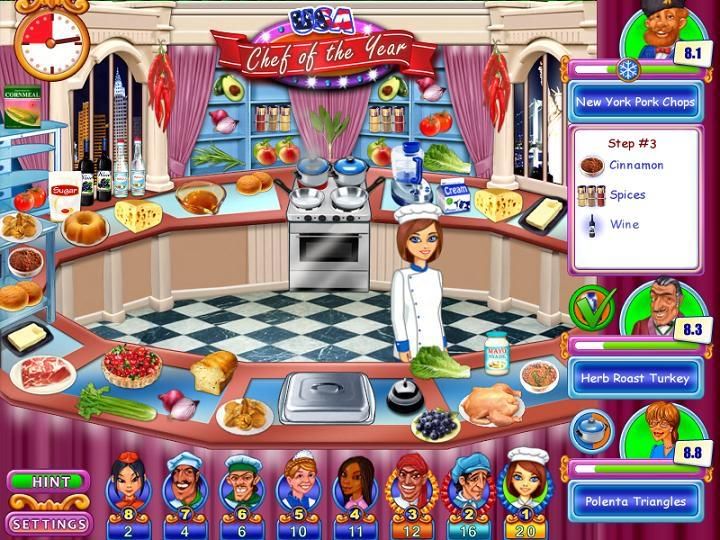The height and width of the screenshot is (540, 720).
Task: Pick up the Sugar bag
Action: coord(65,194)
